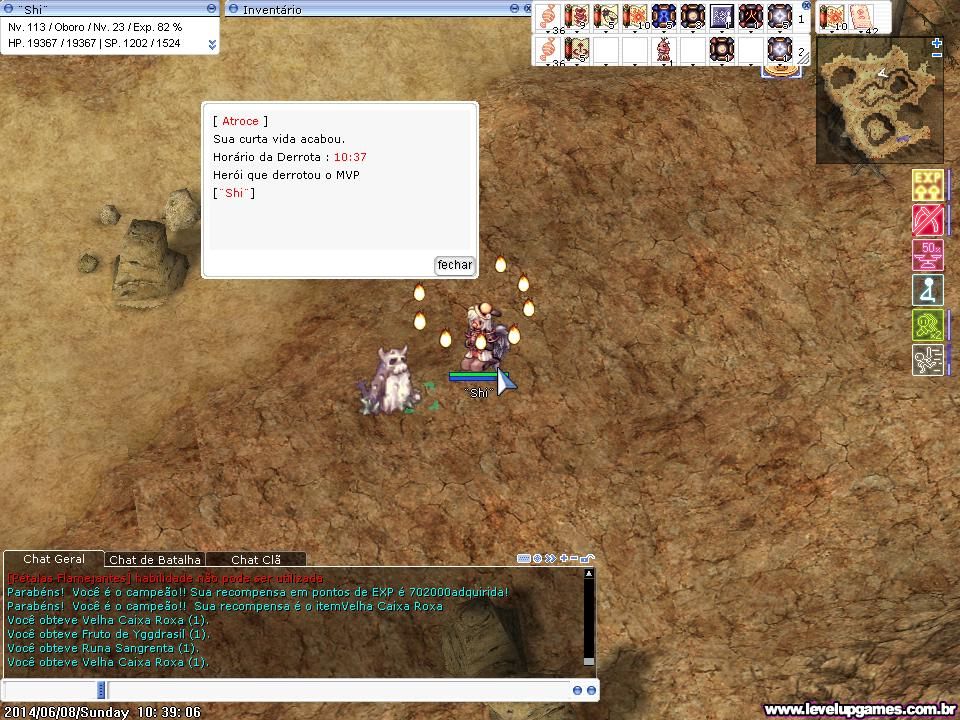The height and width of the screenshot is (720, 960).
Task: Zoom in the minimap with the plus button
Action: tap(936, 44)
